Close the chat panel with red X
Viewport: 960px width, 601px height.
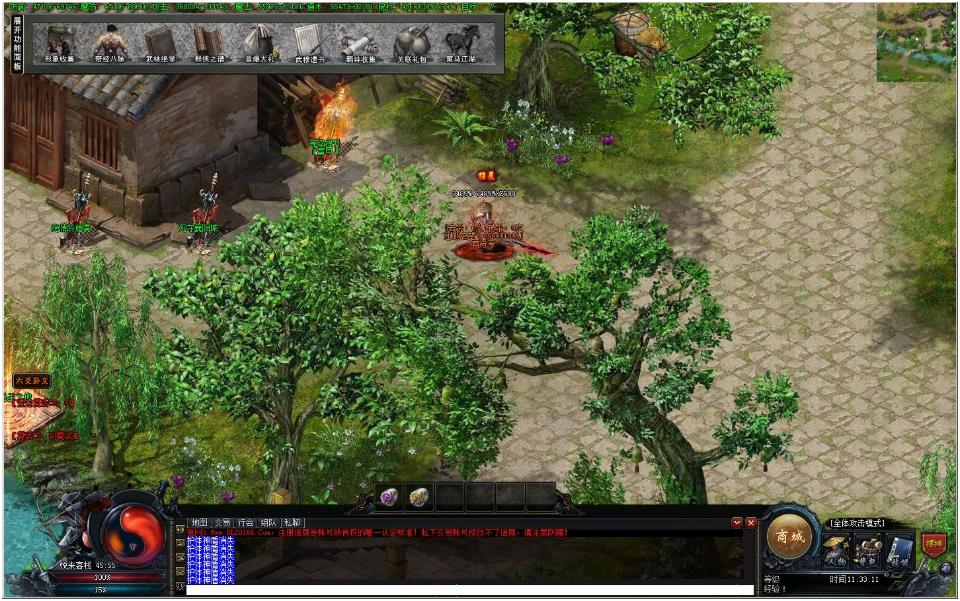click(x=751, y=522)
